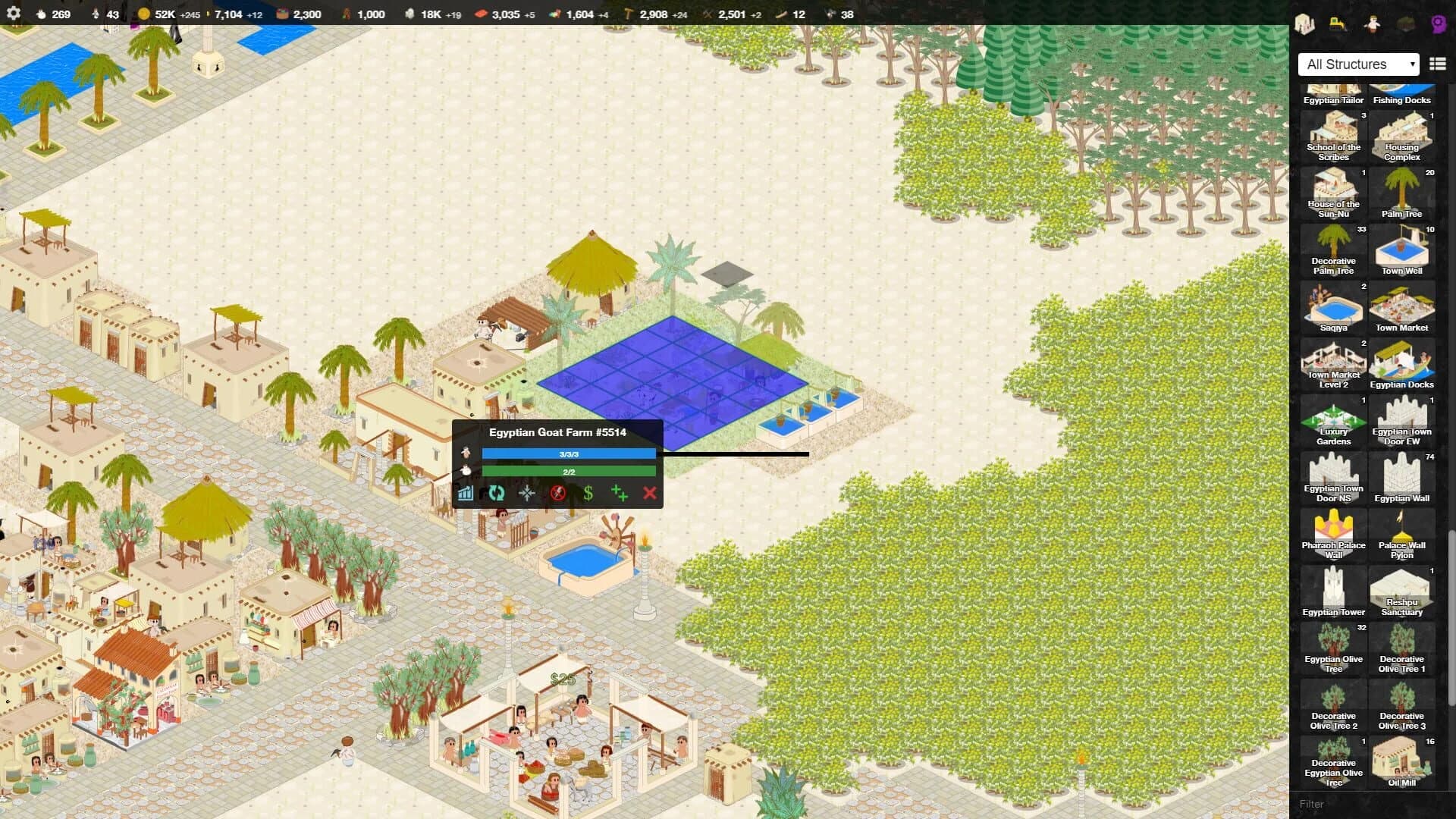Image resolution: width=1456 pixels, height=819 pixels.
Task: Click the dollar sign to sell the farm
Action: click(x=588, y=493)
